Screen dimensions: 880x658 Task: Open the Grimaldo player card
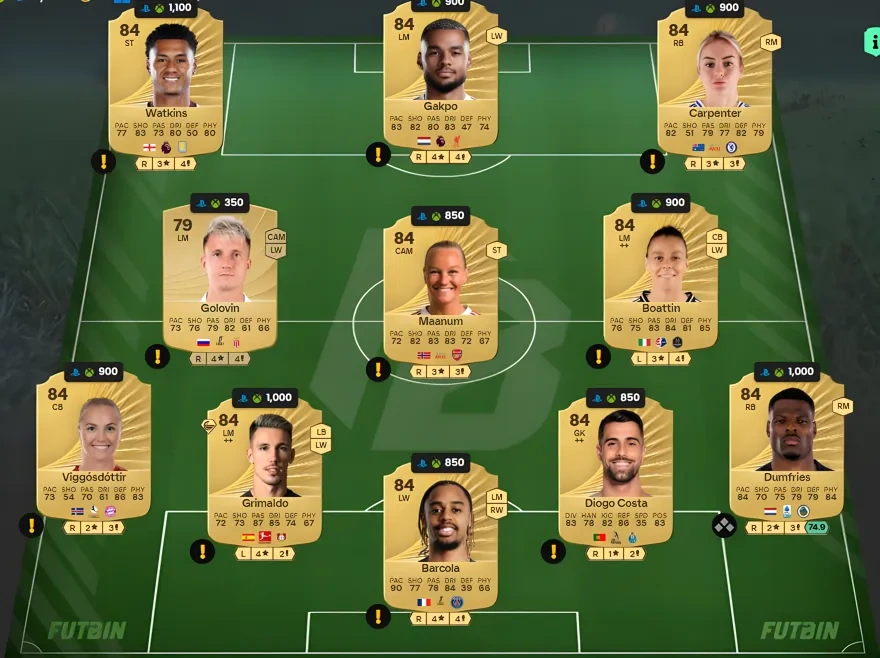point(264,465)
